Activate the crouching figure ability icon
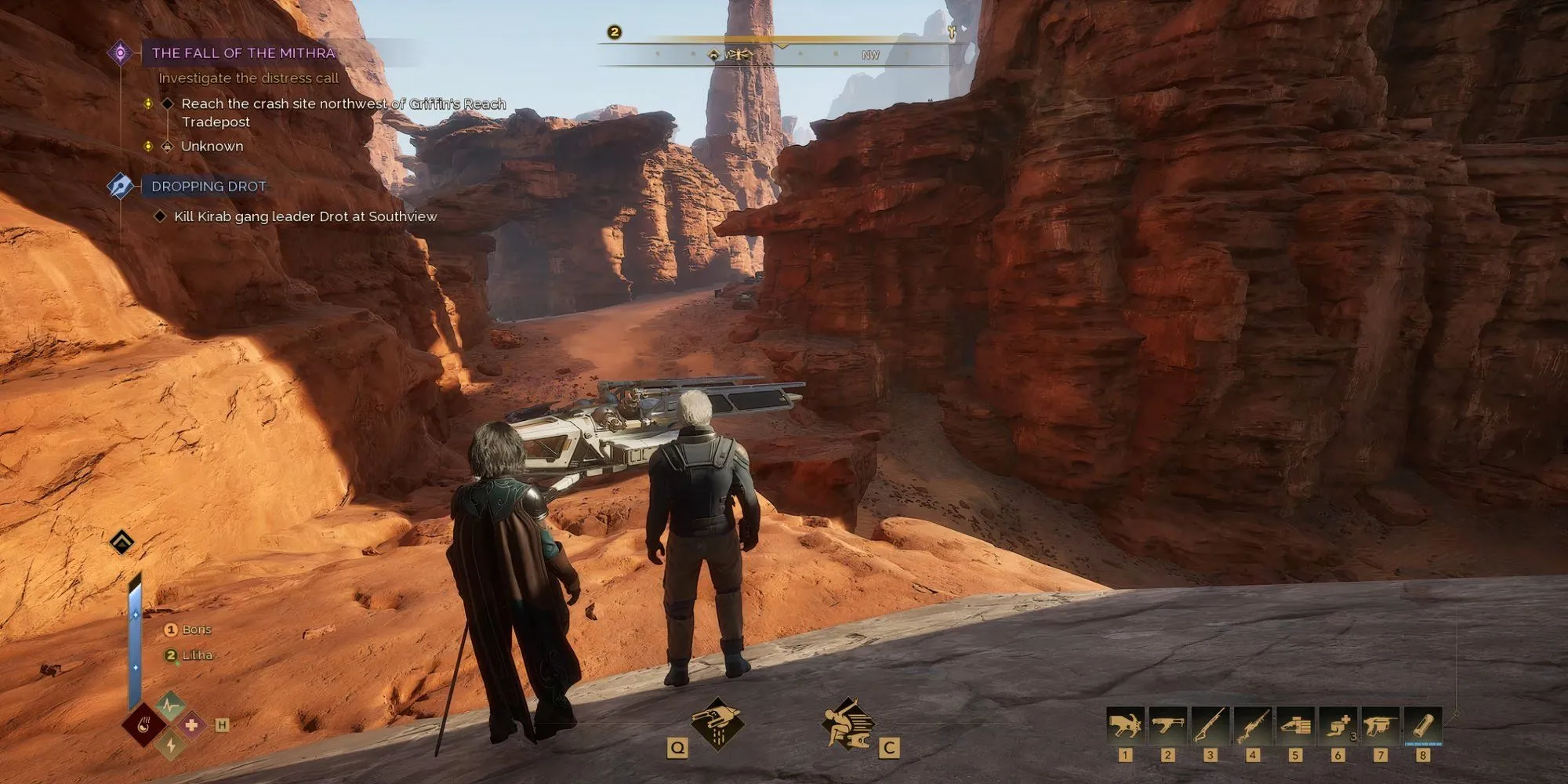Viewport: 1568px width, 784px height. [849, 723]
